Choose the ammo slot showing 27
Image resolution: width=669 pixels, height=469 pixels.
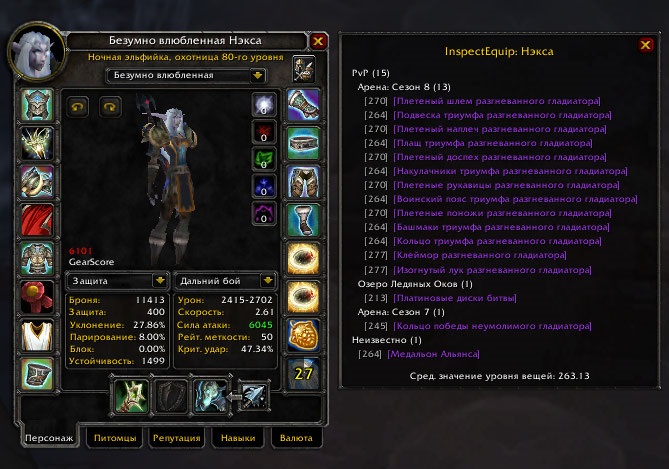(x=302, y=373)
